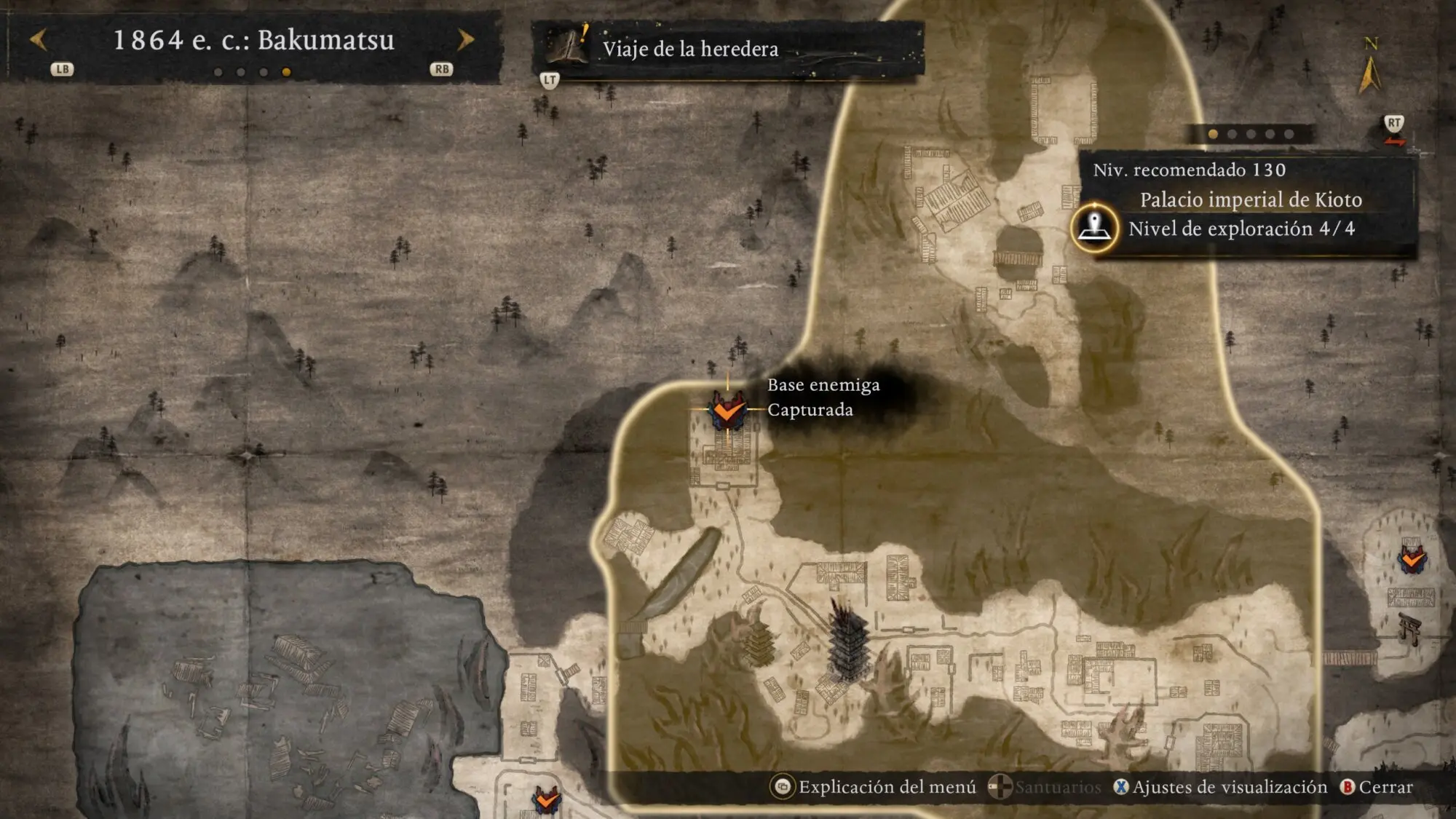Image resolution: width=1456 pixels, height=819 pixels.
Task: Select the captured base marker above the torii gate
Action: point(1412,559)
